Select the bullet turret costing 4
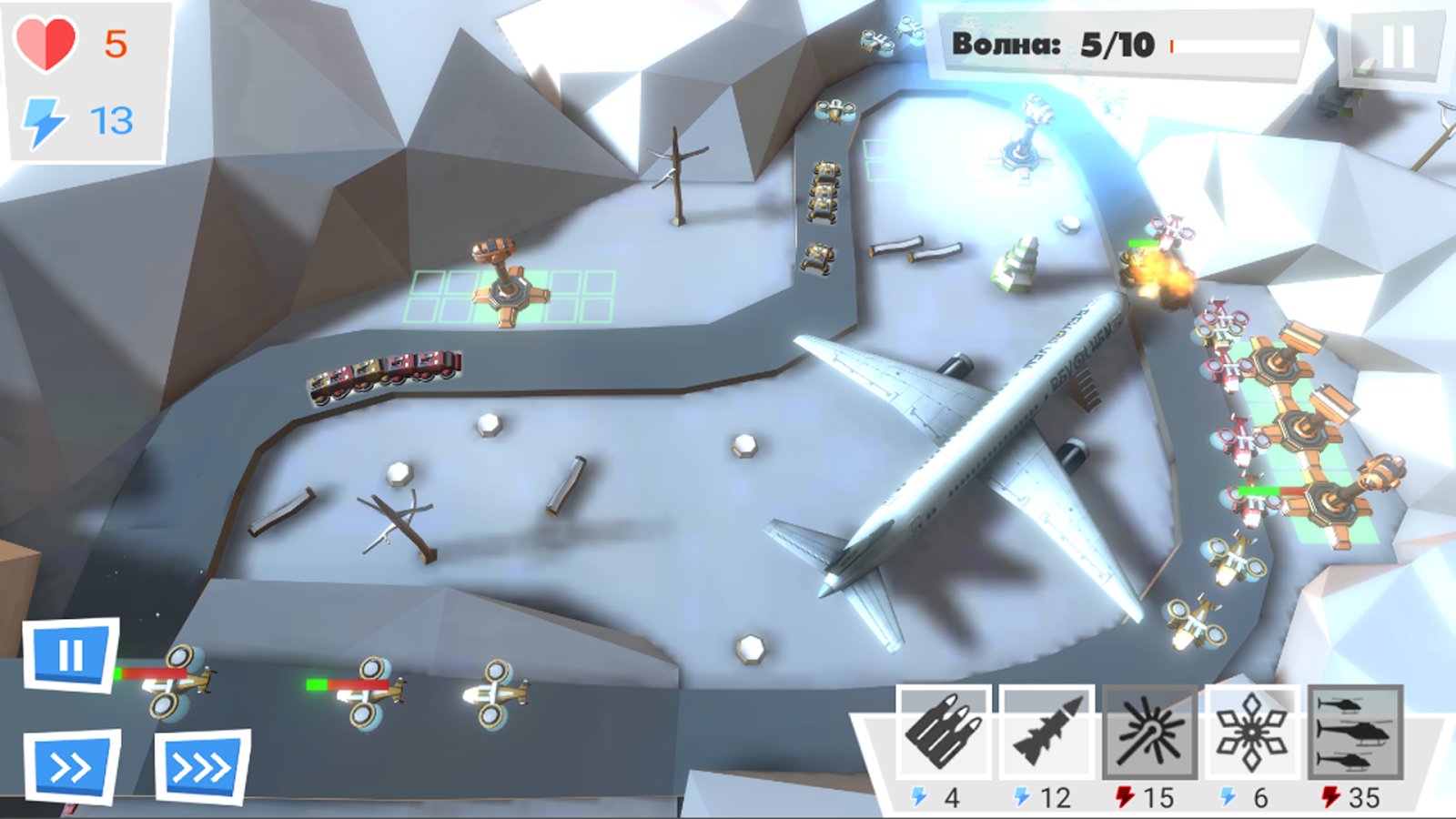Viewport: 1456px width, 819px height. 943,733
